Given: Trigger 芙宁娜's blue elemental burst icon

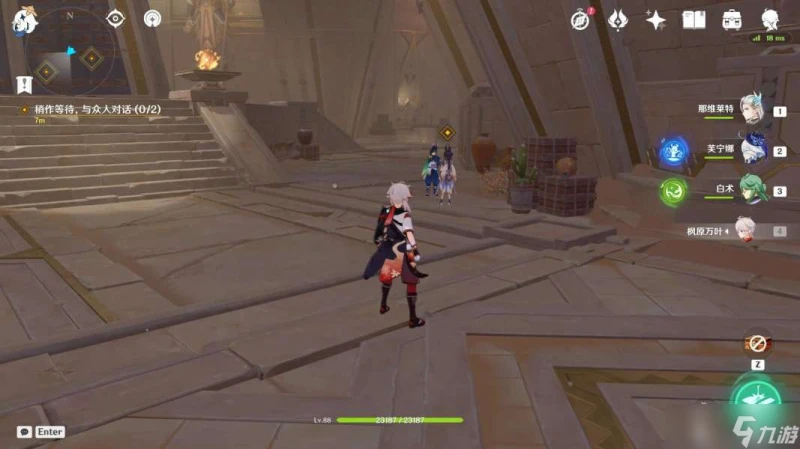Looking at the screenshot, I should [x=672, y=153].
